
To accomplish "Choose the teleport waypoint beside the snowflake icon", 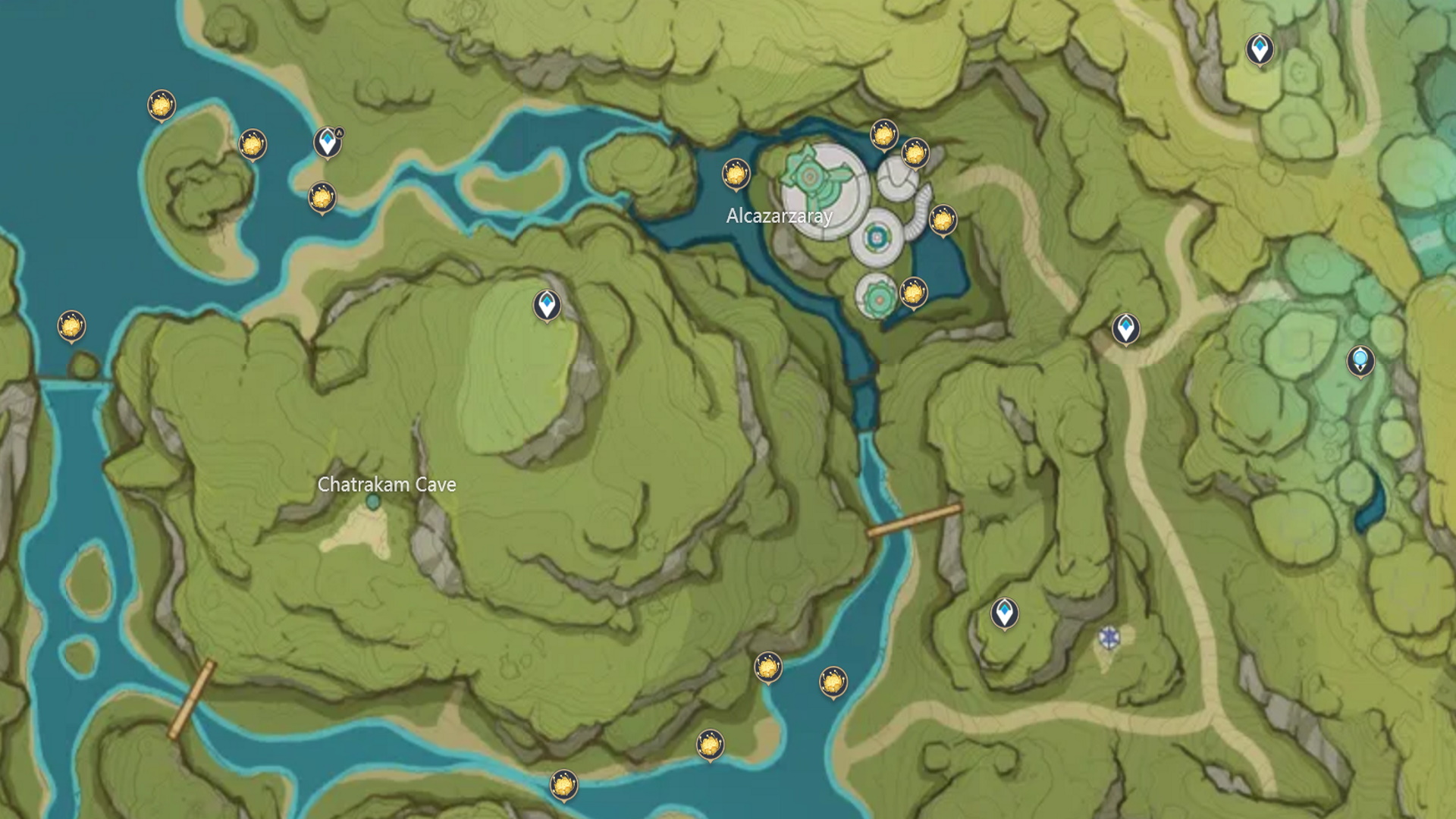I will pos(1005,613).
